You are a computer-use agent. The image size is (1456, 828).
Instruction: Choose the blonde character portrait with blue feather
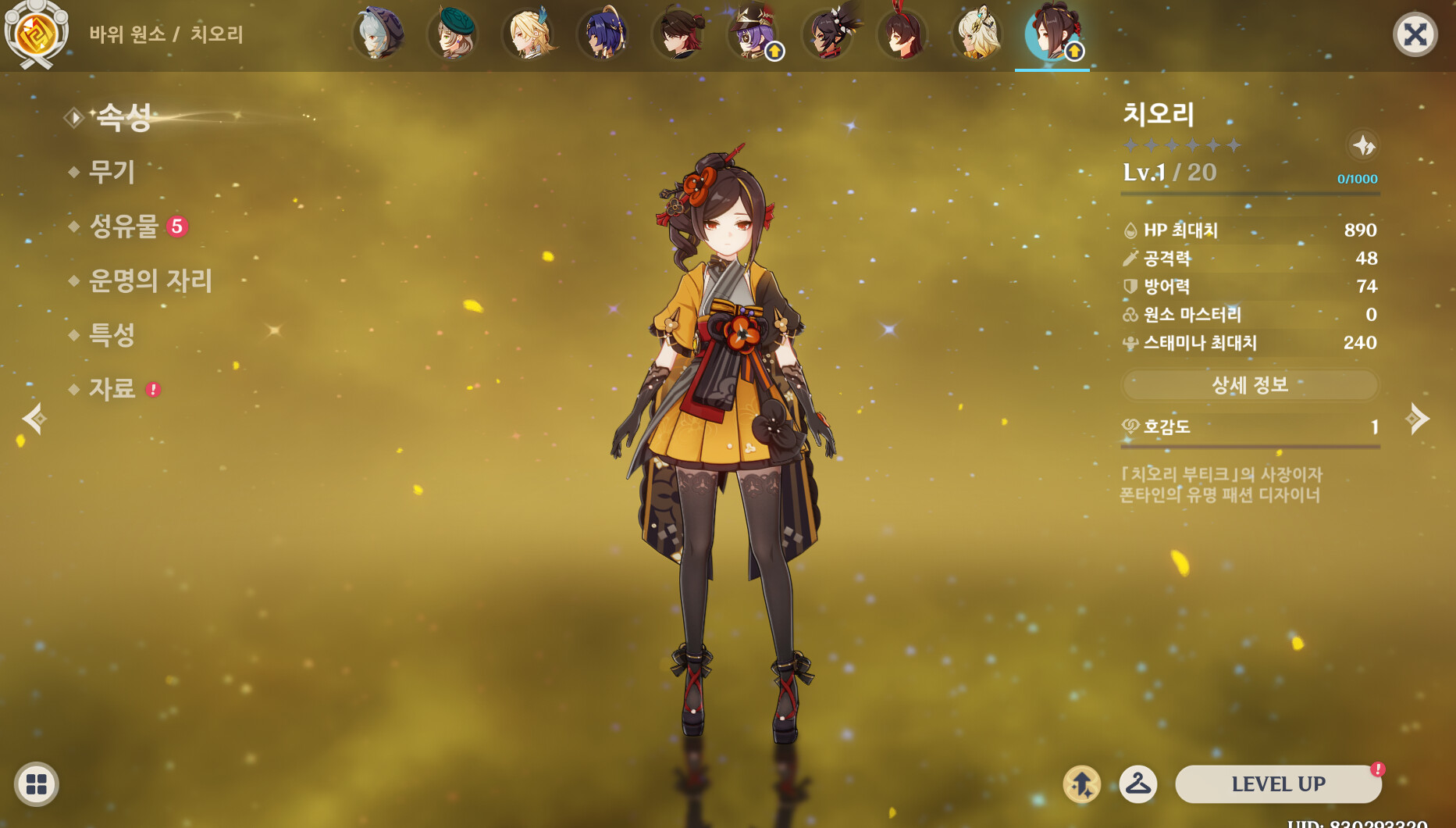(x=529, y=34)
